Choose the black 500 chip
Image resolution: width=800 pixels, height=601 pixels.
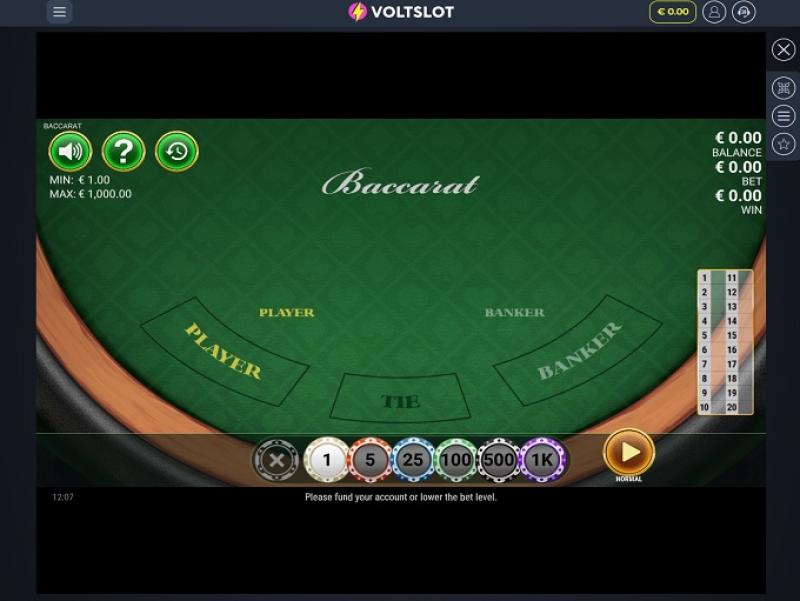click(498, 460)
